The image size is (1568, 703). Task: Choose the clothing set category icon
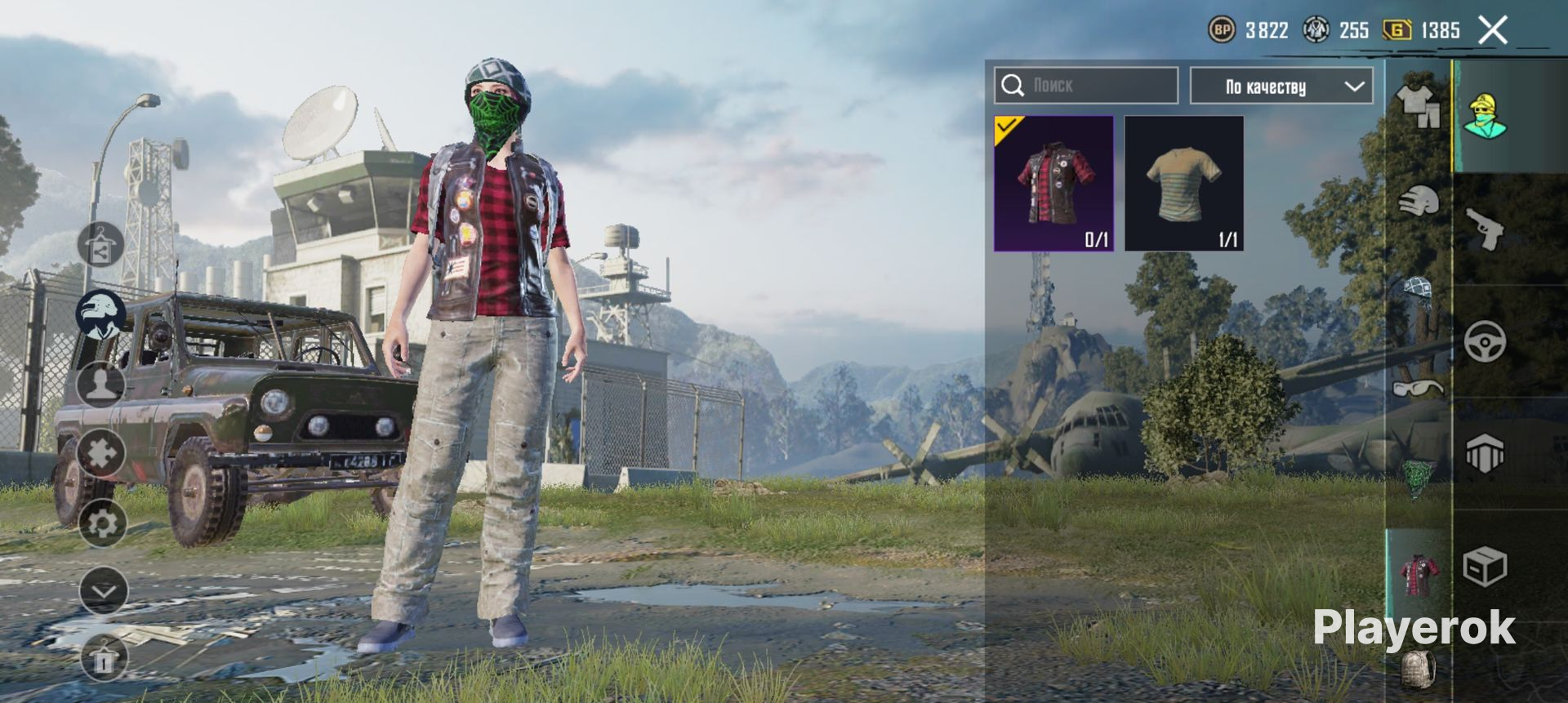coord(1419,106)
